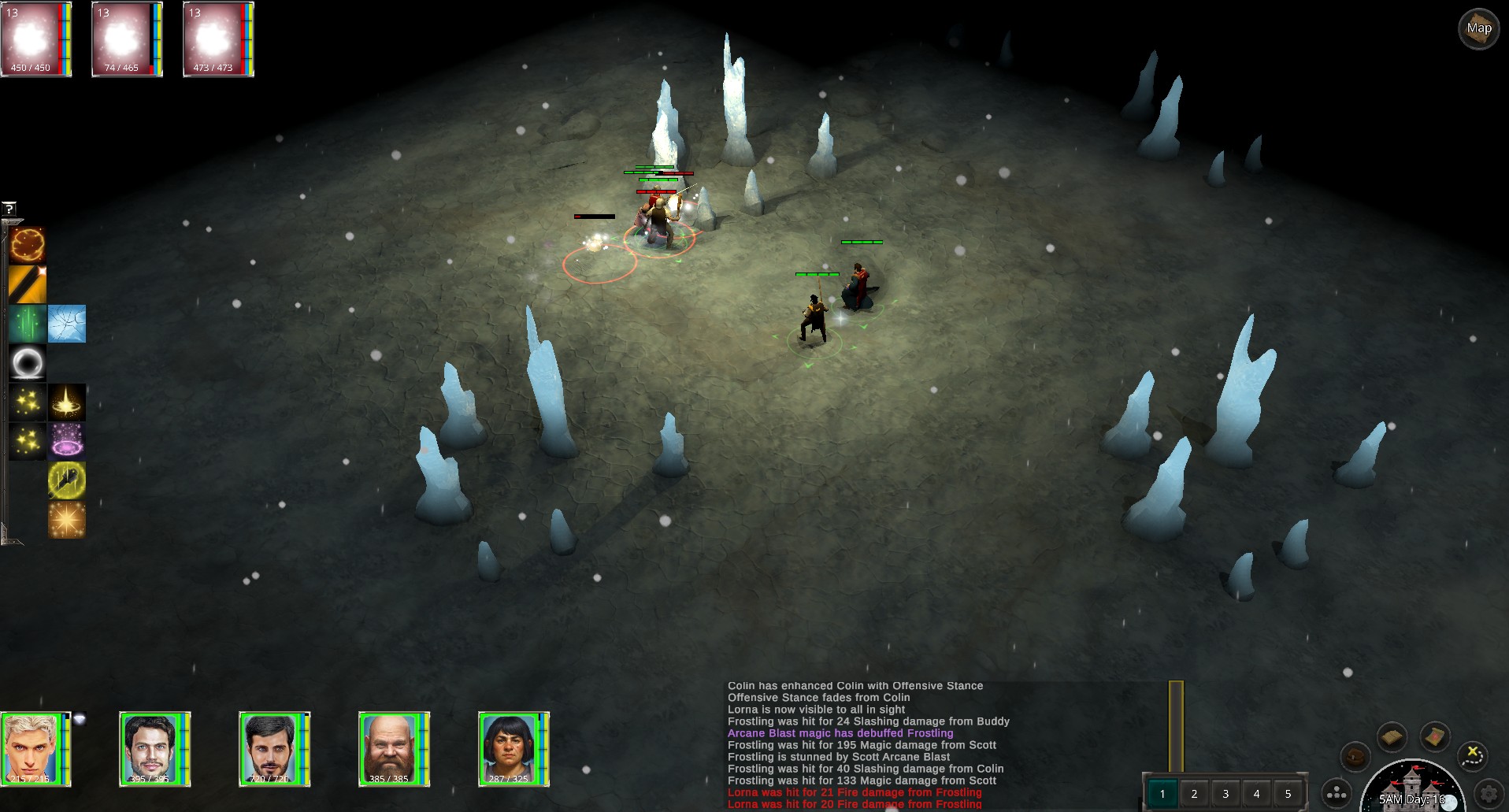Use the glowing yellow mace ability
Image resolution: width=1509 pixels, height=812 pixels.
click(x=67, y=480)
